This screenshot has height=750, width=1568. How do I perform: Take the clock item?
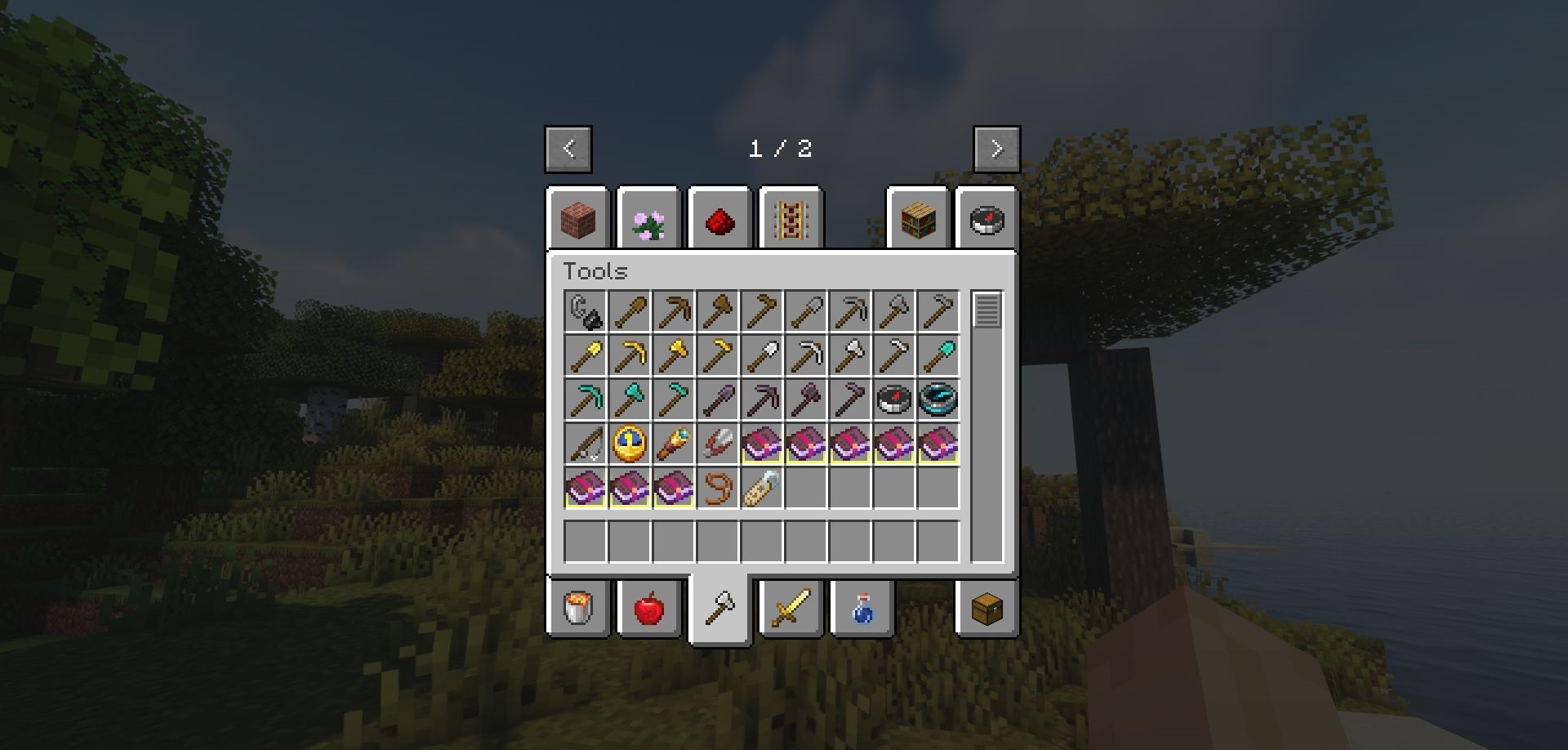point(630,444)
